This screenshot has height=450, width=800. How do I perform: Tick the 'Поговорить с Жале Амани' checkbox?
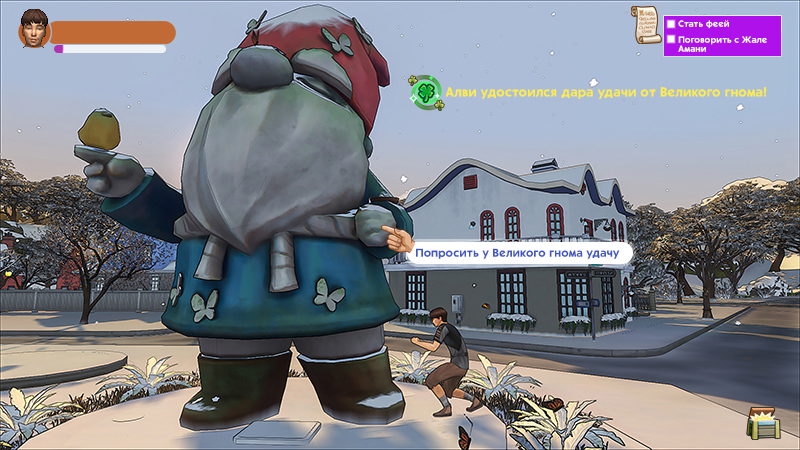[672, 40]
